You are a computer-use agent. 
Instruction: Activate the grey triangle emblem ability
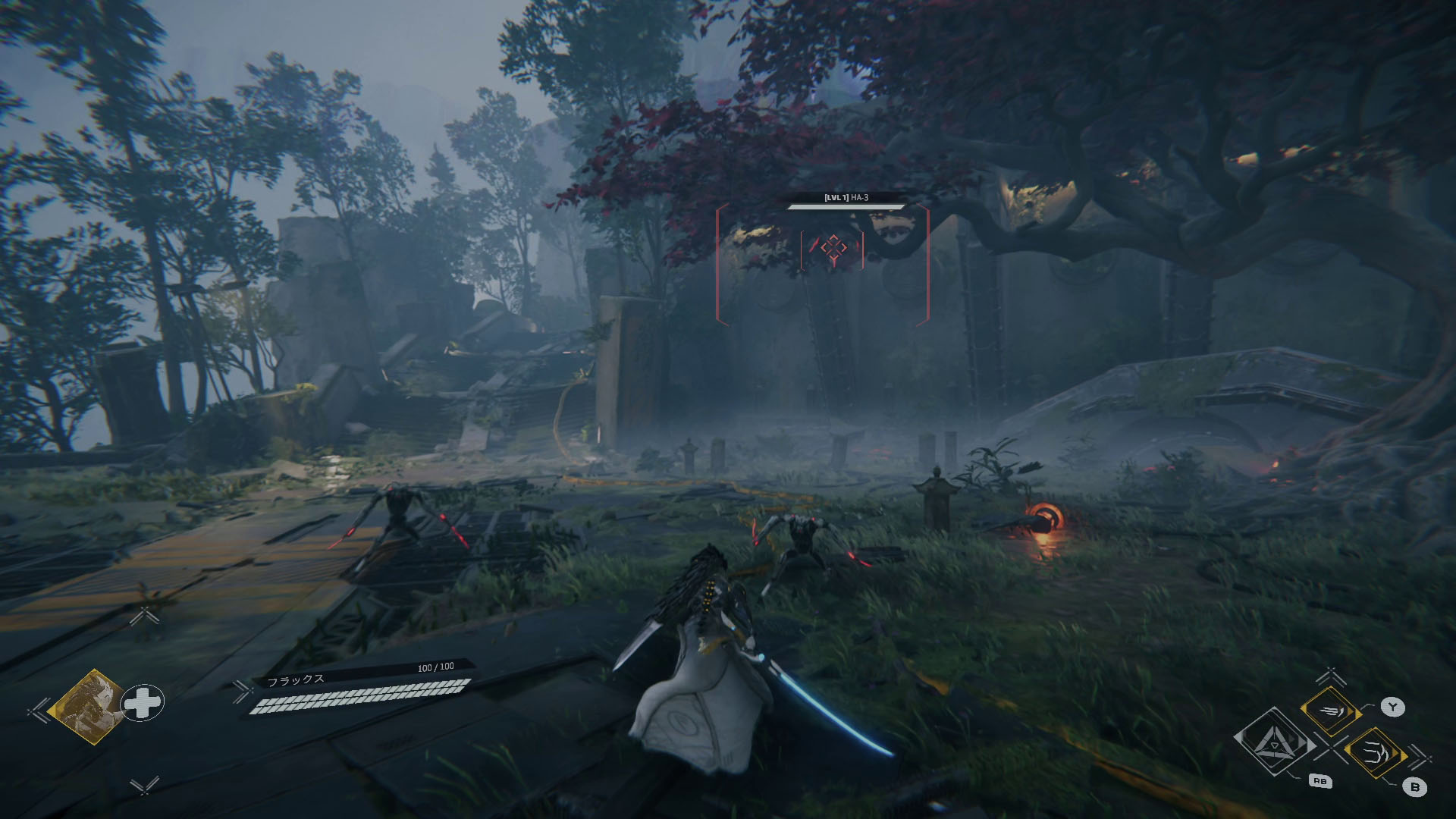pos(1272,739)
